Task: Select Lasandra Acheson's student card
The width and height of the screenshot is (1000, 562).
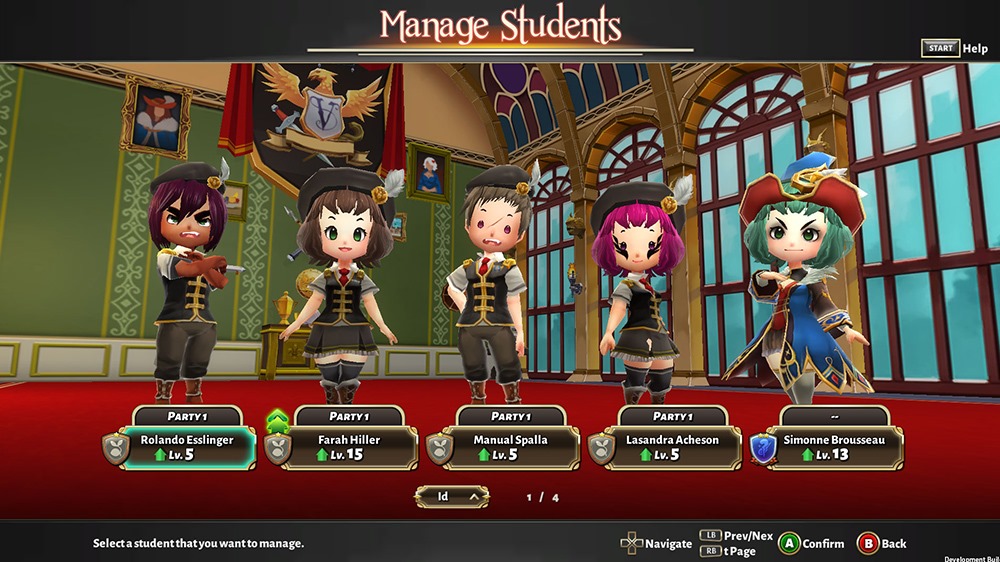Action: 673,447
